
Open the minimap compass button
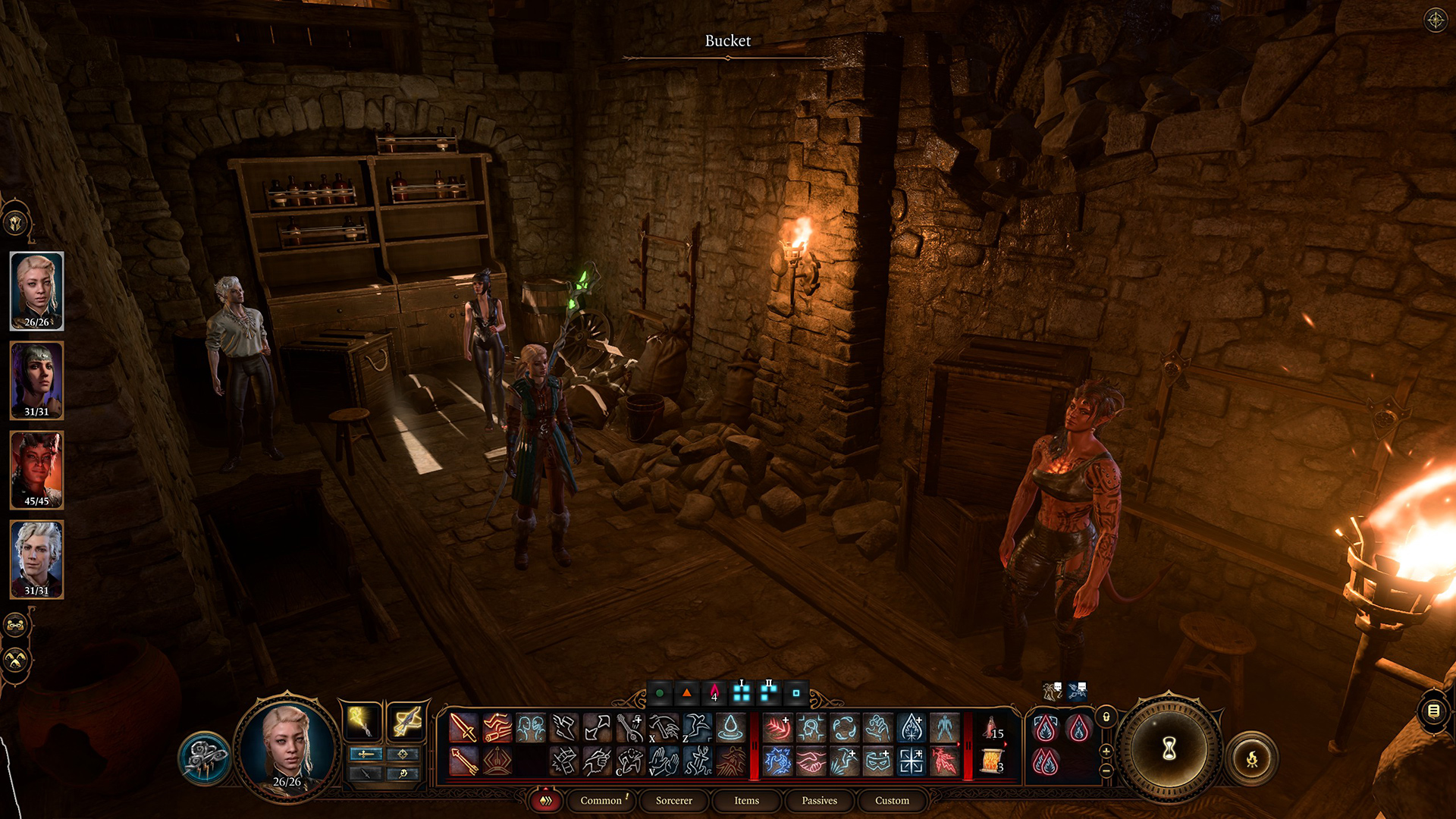(1436, 20)
